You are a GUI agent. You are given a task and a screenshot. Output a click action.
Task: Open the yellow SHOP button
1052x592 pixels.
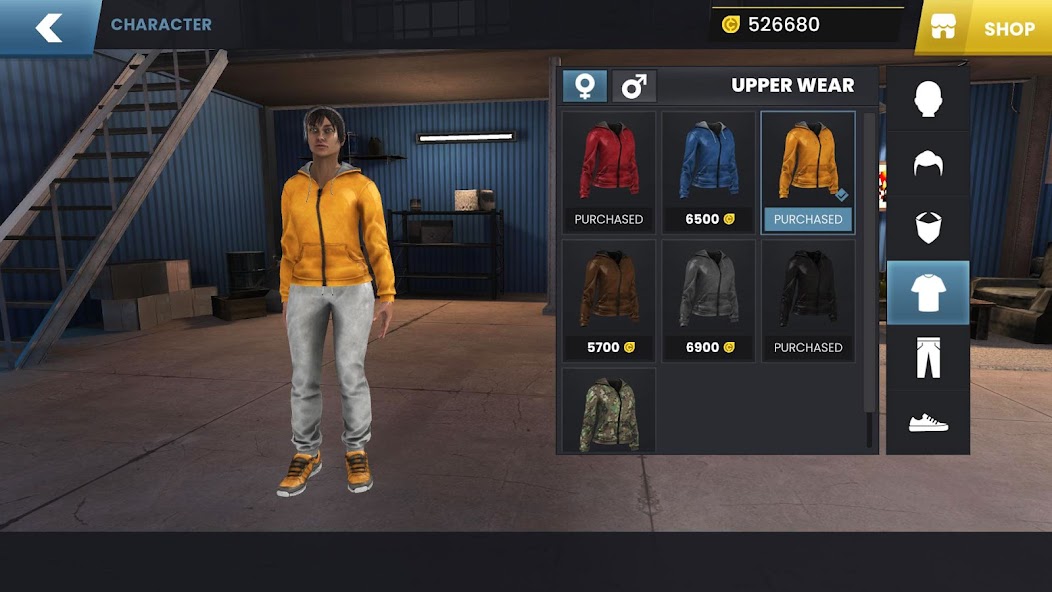[985, 28]
